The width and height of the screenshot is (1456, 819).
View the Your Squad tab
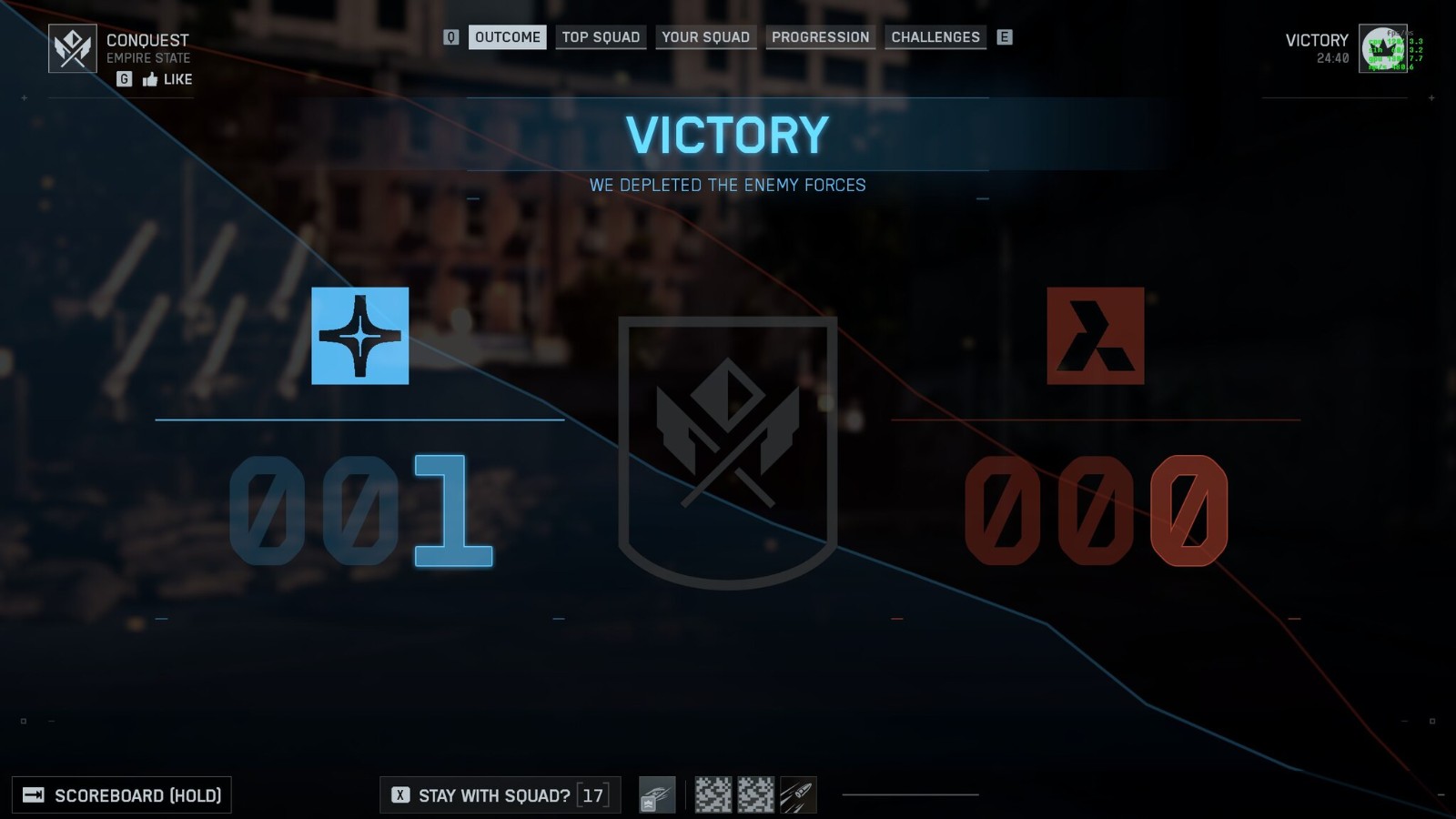(705, 37)
